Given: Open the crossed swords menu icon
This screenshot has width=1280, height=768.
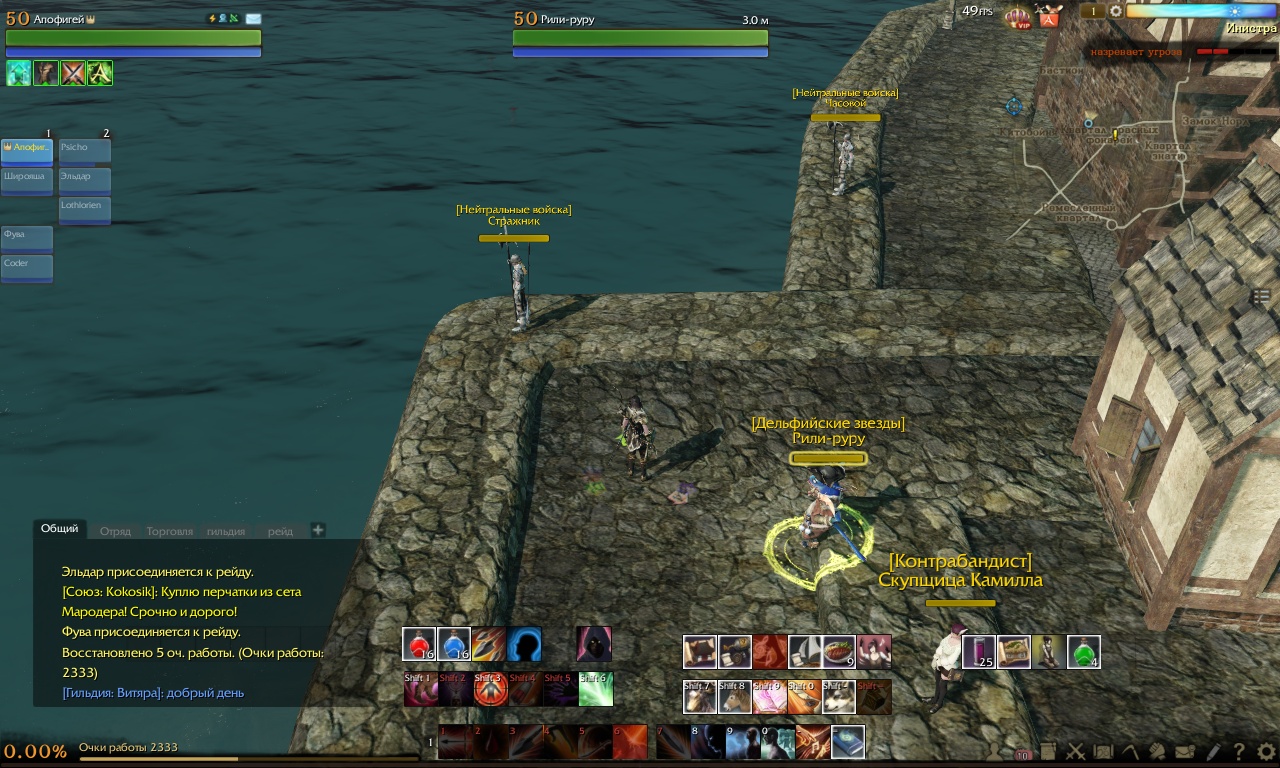Looking at the screenshot, I should click(1076, 751).
